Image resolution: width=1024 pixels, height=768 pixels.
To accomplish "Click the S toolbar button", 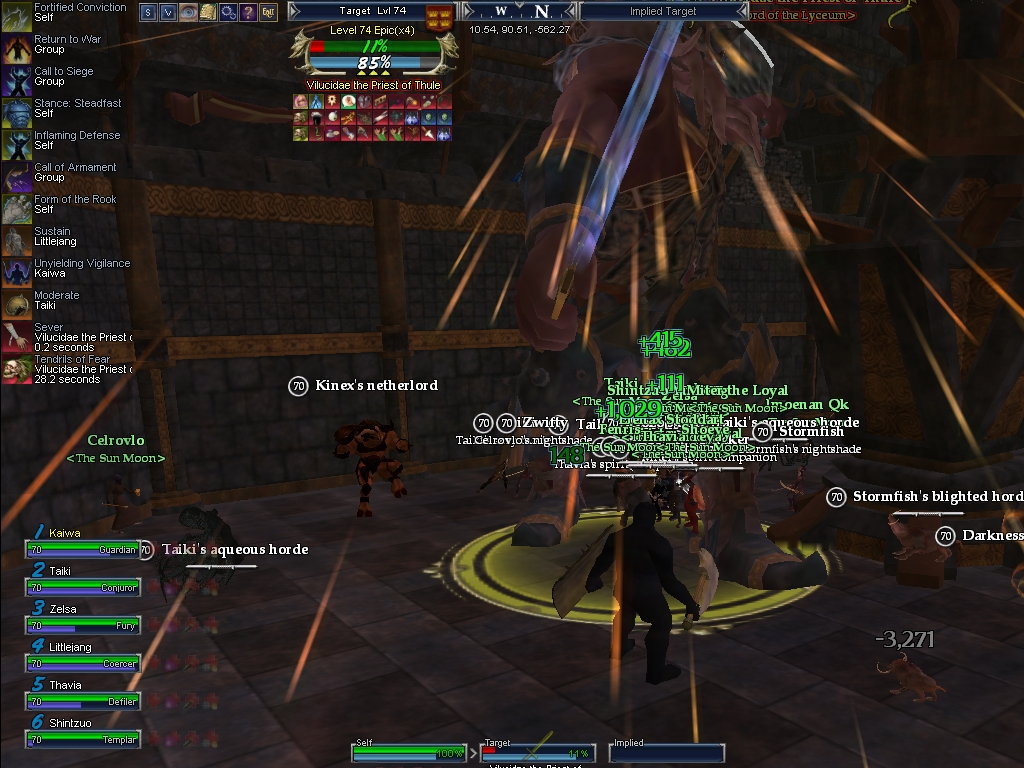I will (148, 12).
